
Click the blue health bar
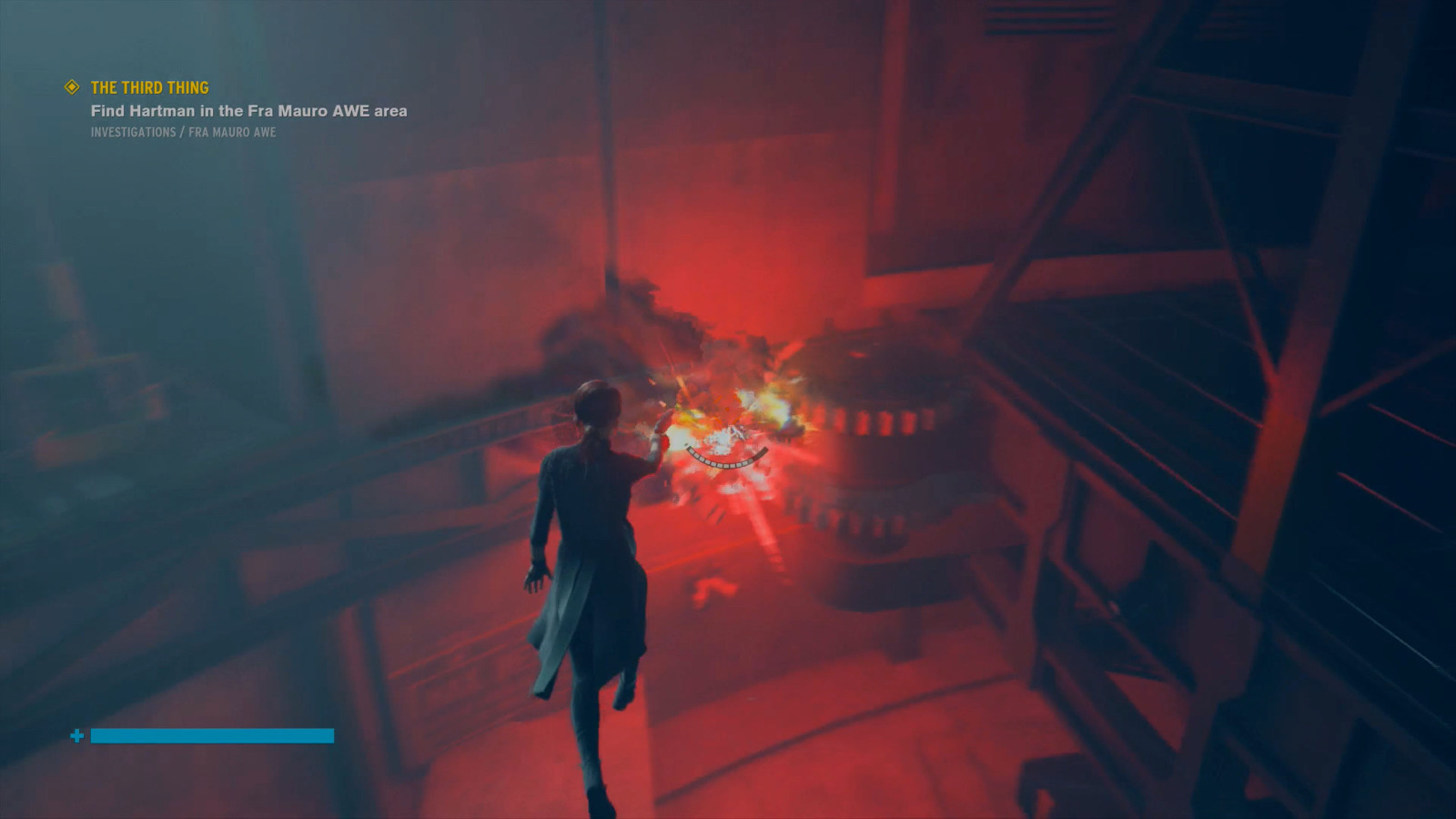(211, 735)
